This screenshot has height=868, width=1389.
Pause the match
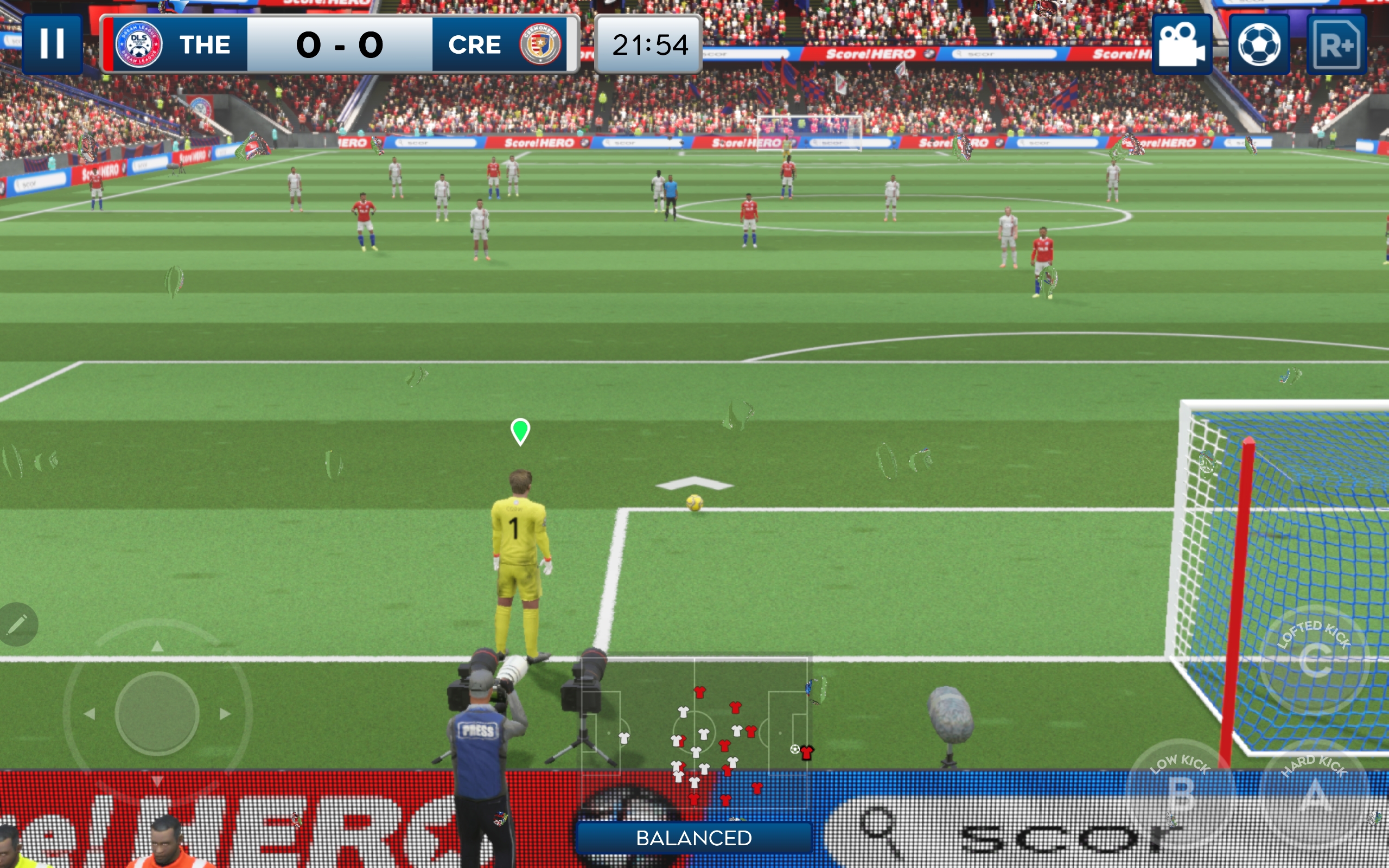click(x=52, y=44)
